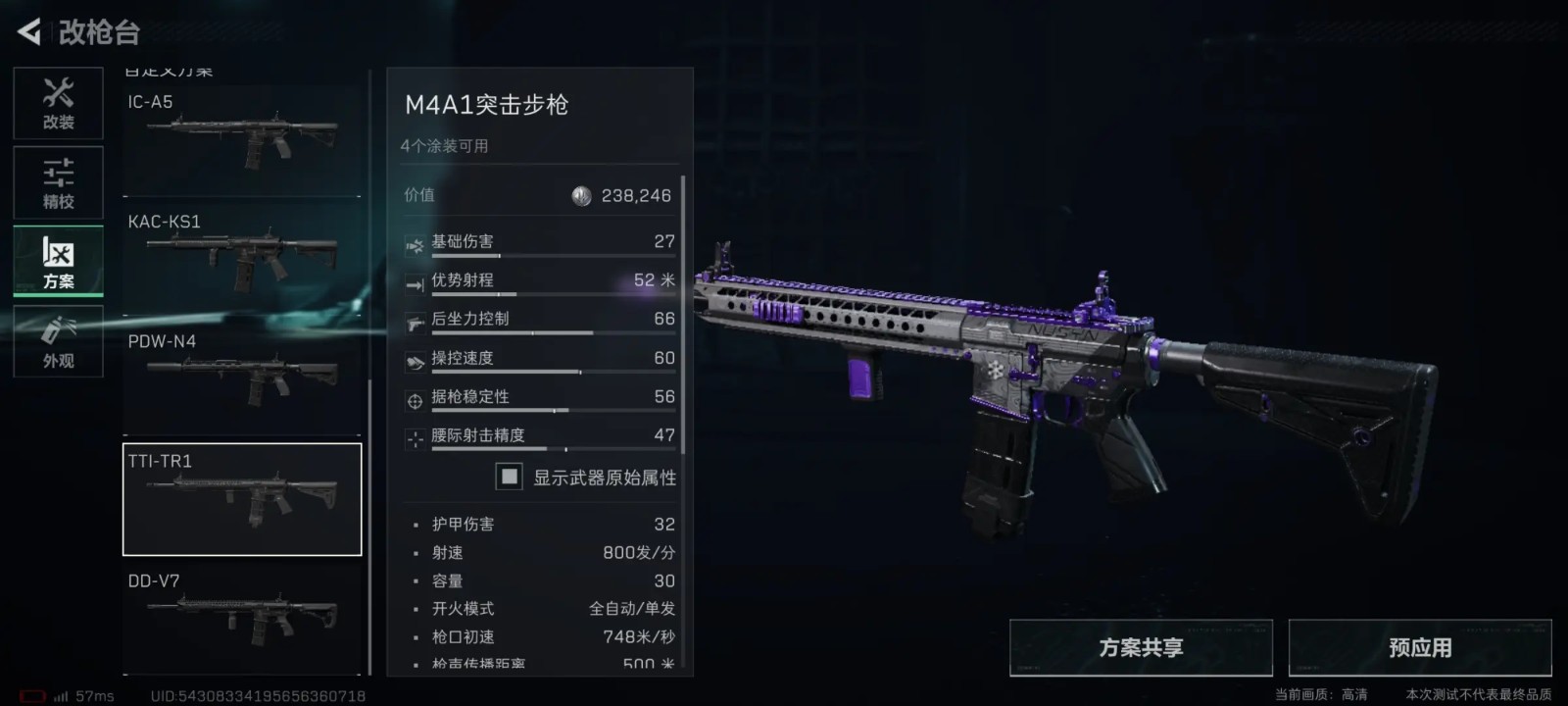This screenshot has width=1568, height=706.
Task: Select the 方案 scheme tab
Action: point(58,262)
